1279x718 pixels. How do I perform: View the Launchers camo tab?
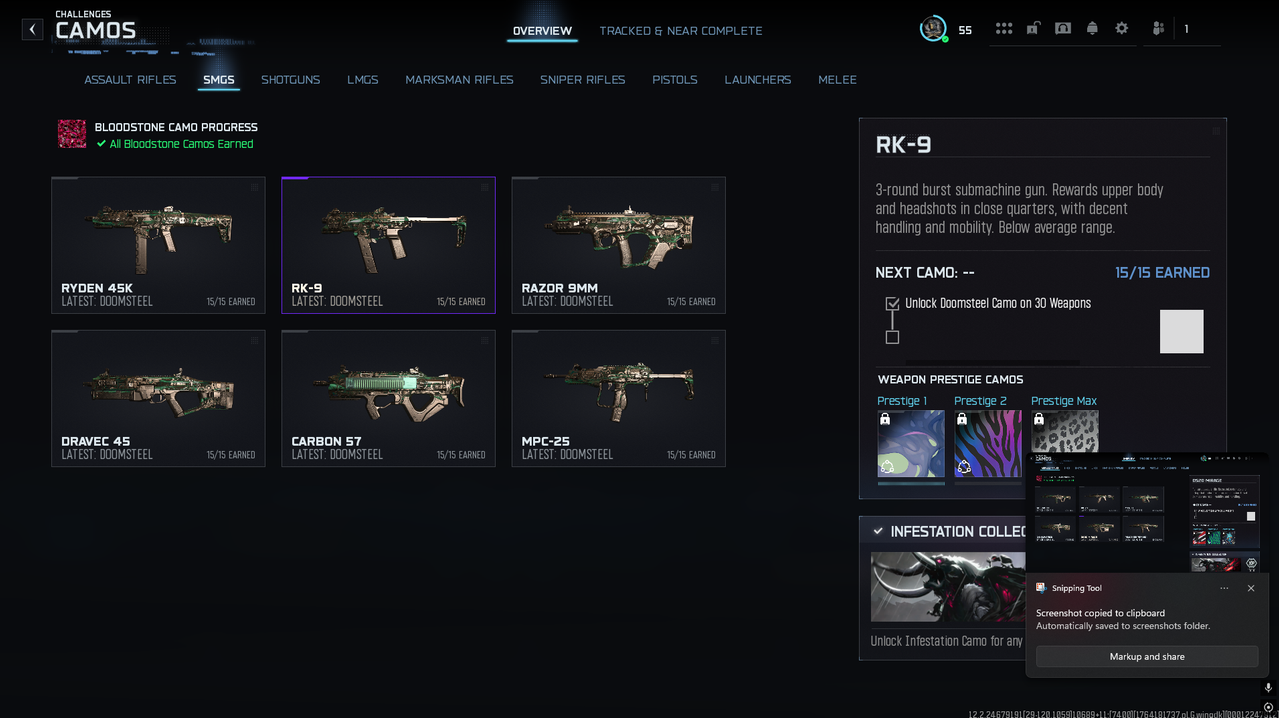(x=757, y=80)
